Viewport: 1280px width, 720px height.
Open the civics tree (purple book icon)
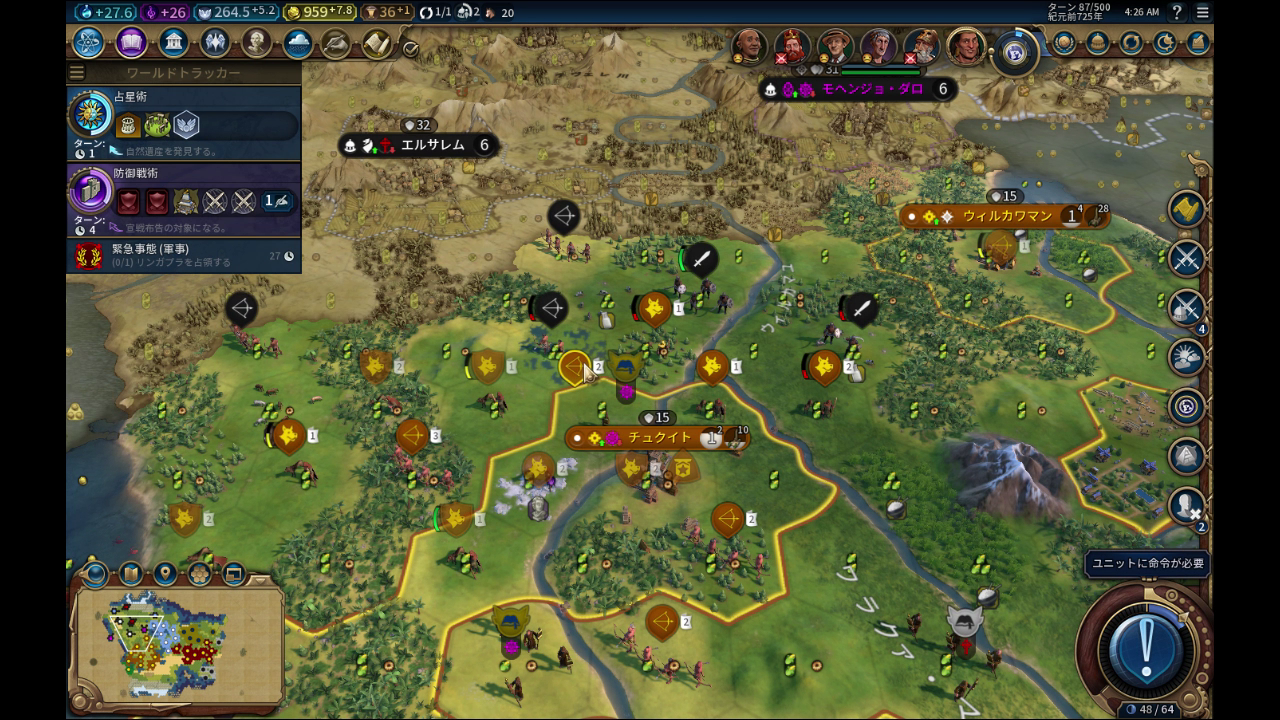(x=131, y=43)
